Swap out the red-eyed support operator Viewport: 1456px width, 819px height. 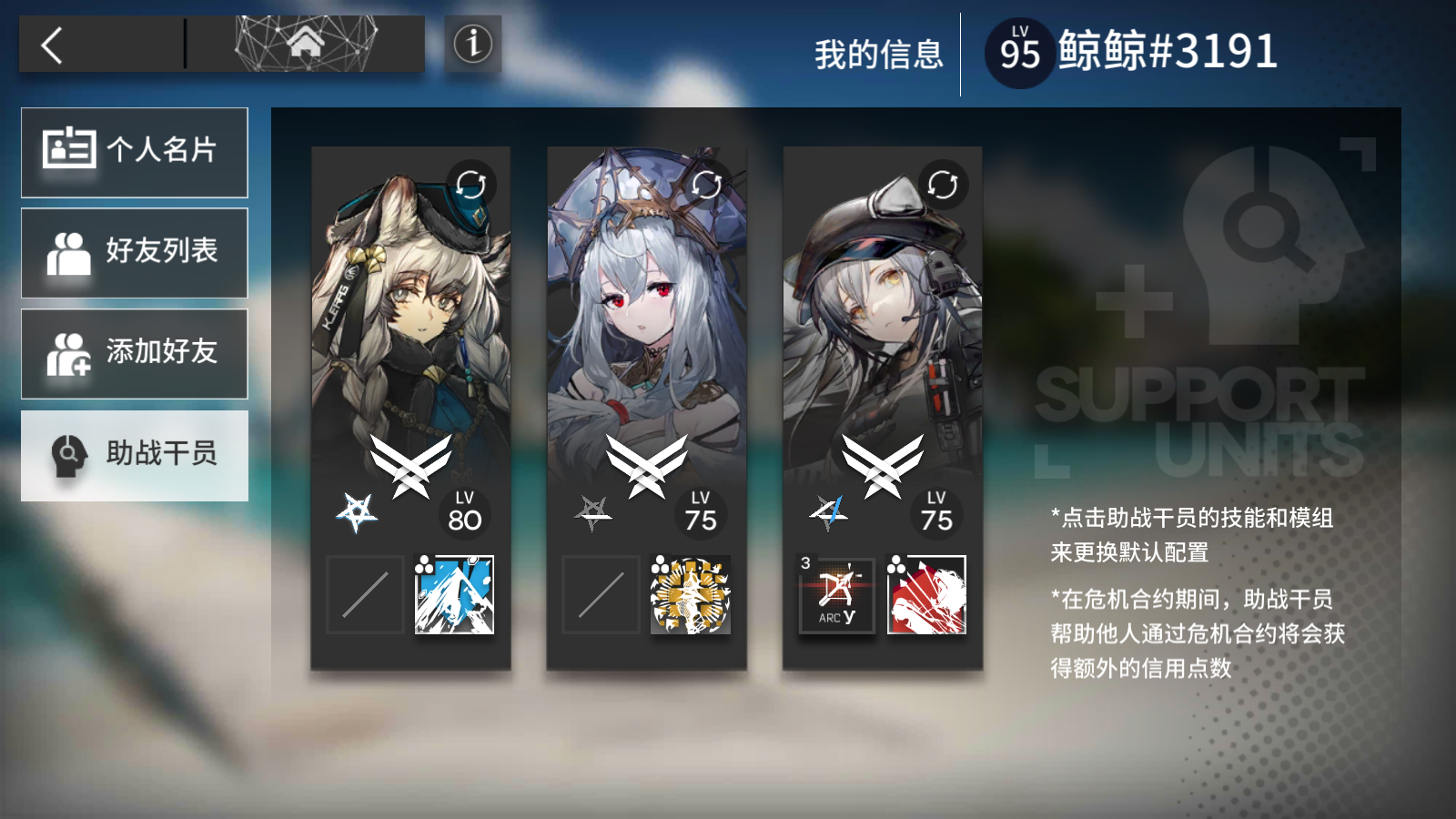706,185
